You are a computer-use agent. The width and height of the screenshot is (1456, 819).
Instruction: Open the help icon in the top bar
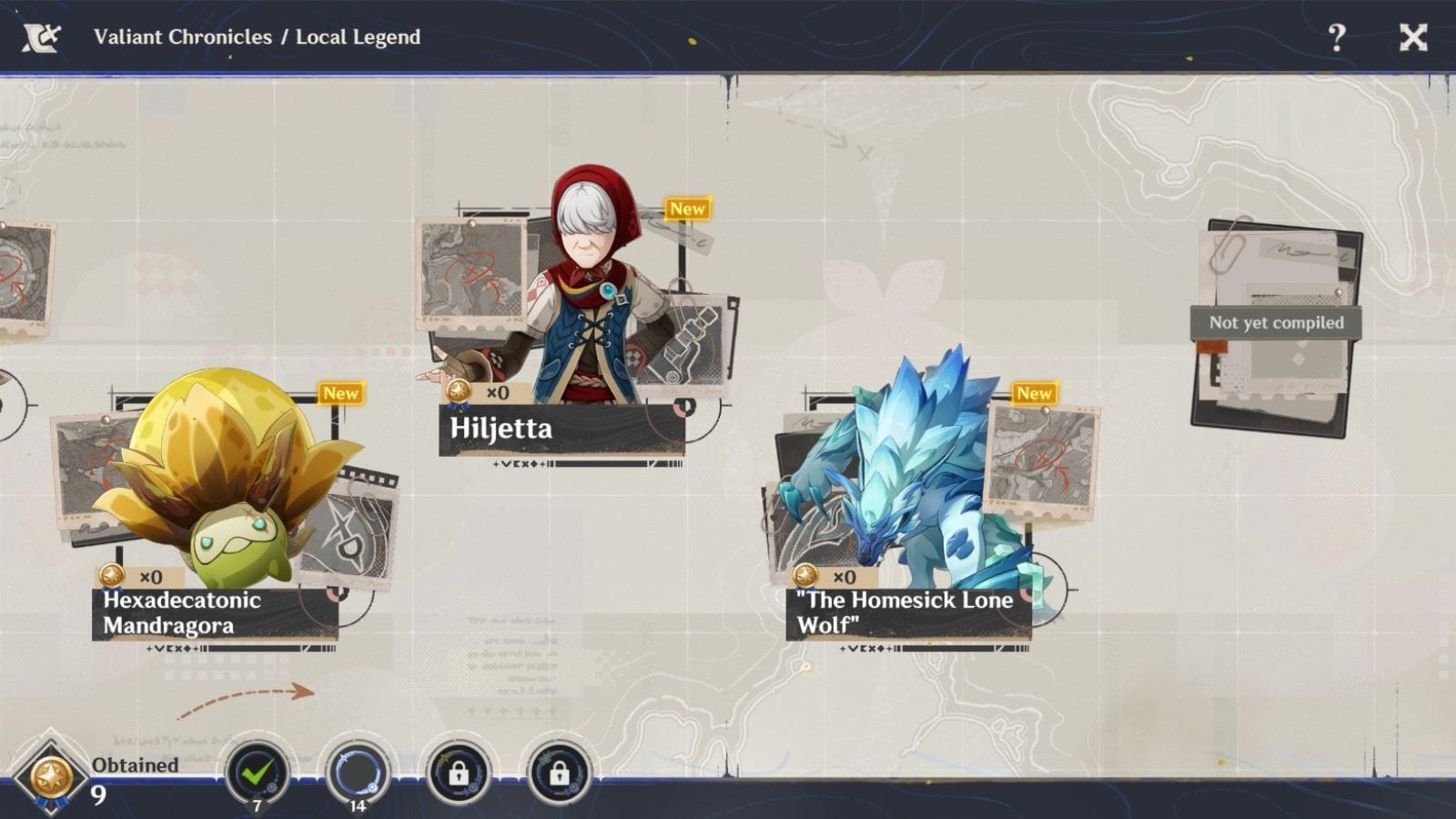point(1337,37)
